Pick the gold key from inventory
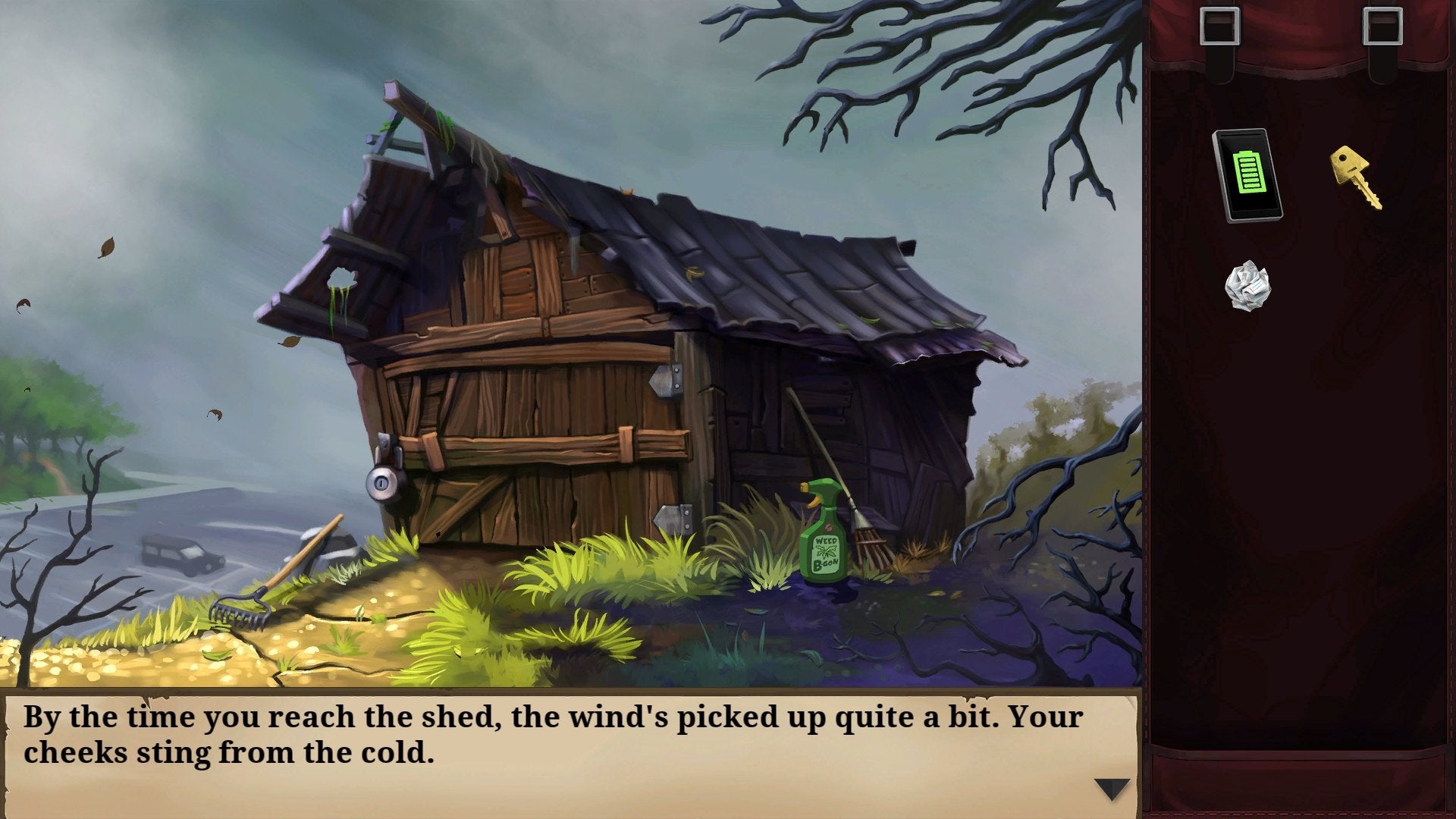1456x819 pixels. 1355,176
